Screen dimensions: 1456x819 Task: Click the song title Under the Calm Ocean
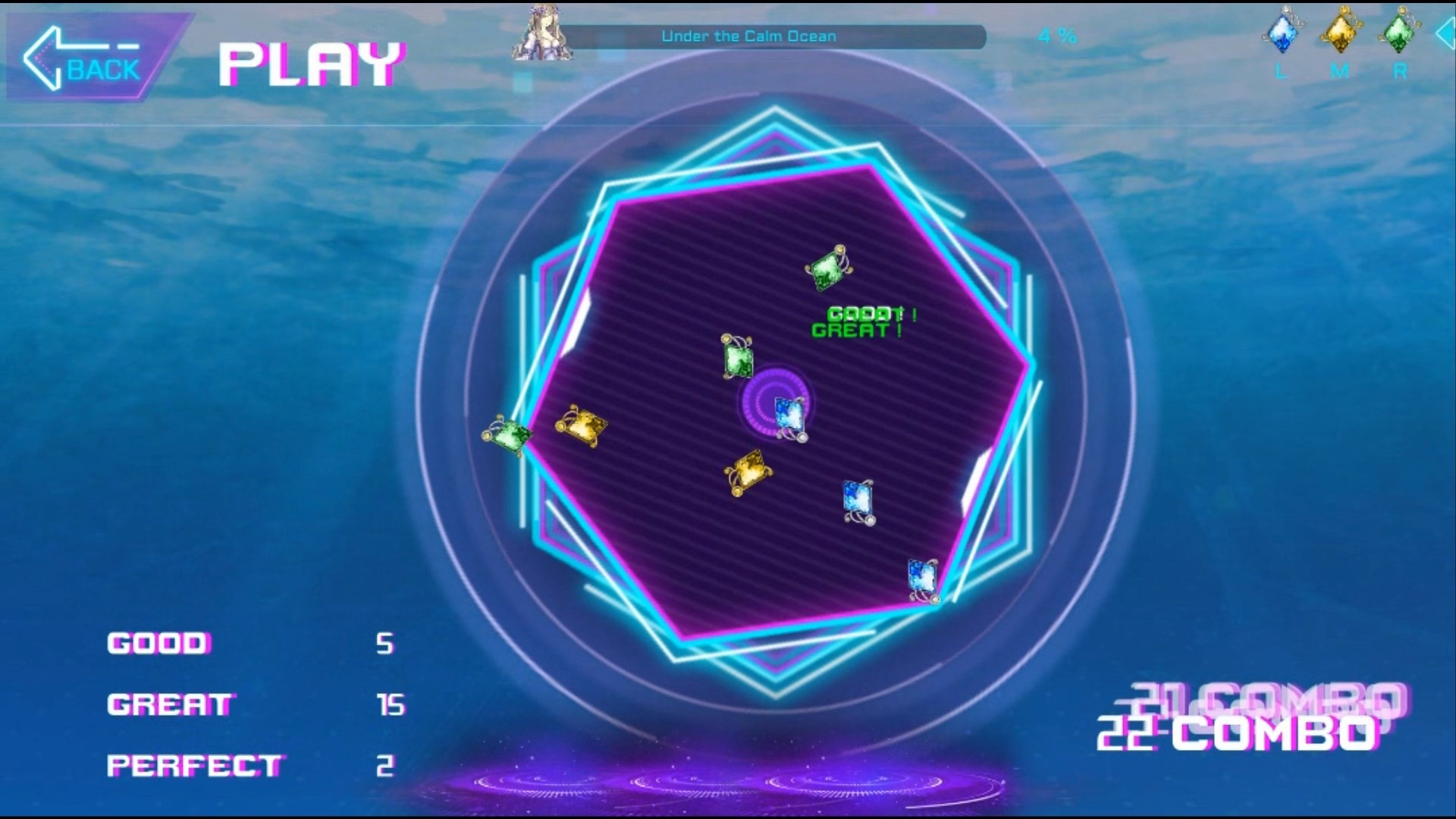pyautogui.click(x=749, y=35)
